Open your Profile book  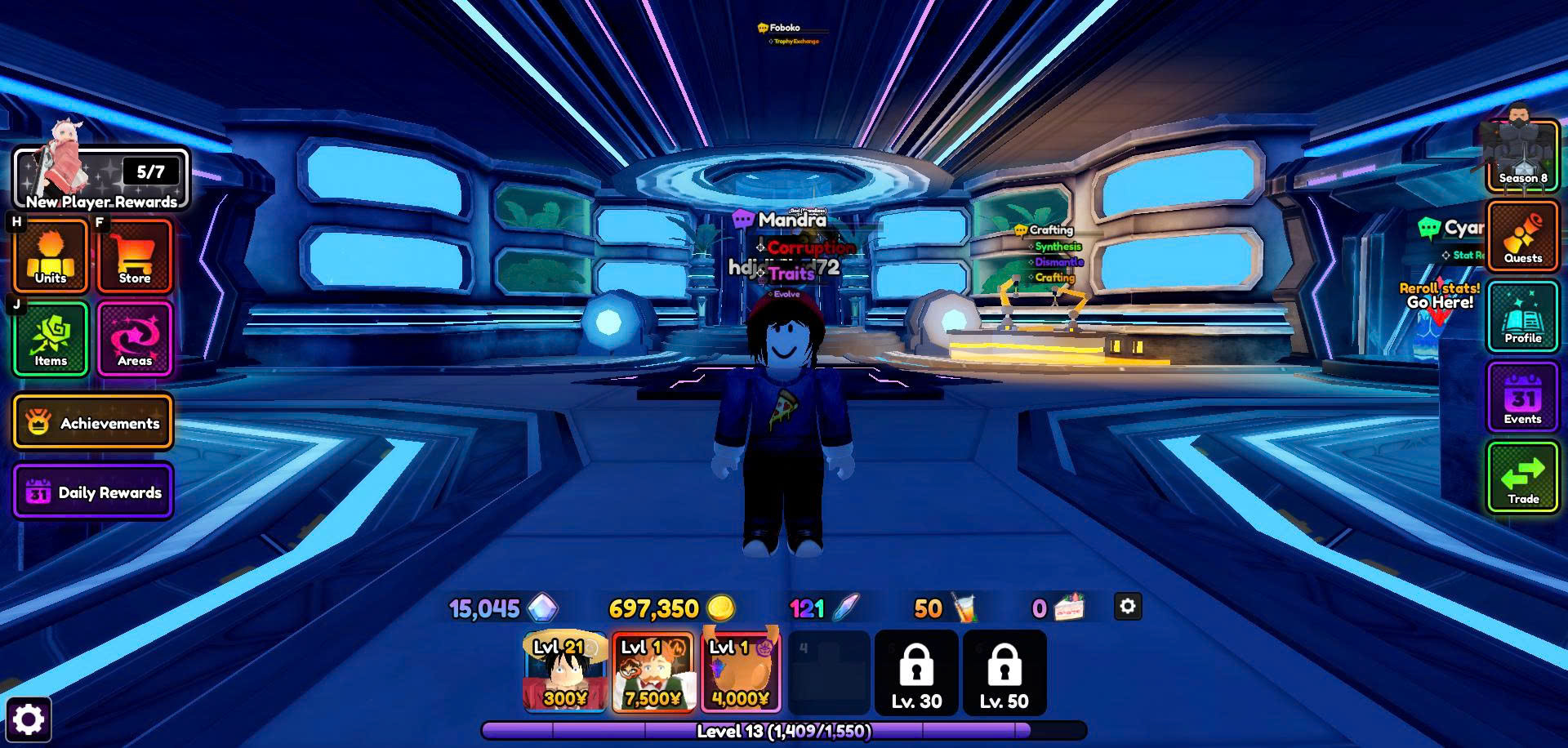point(1522,317)
